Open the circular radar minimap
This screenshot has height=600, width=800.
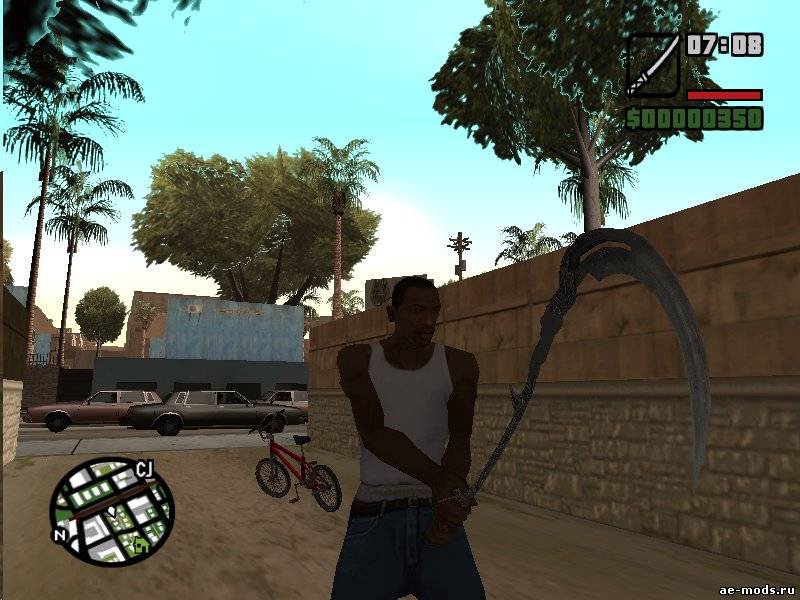112,512
